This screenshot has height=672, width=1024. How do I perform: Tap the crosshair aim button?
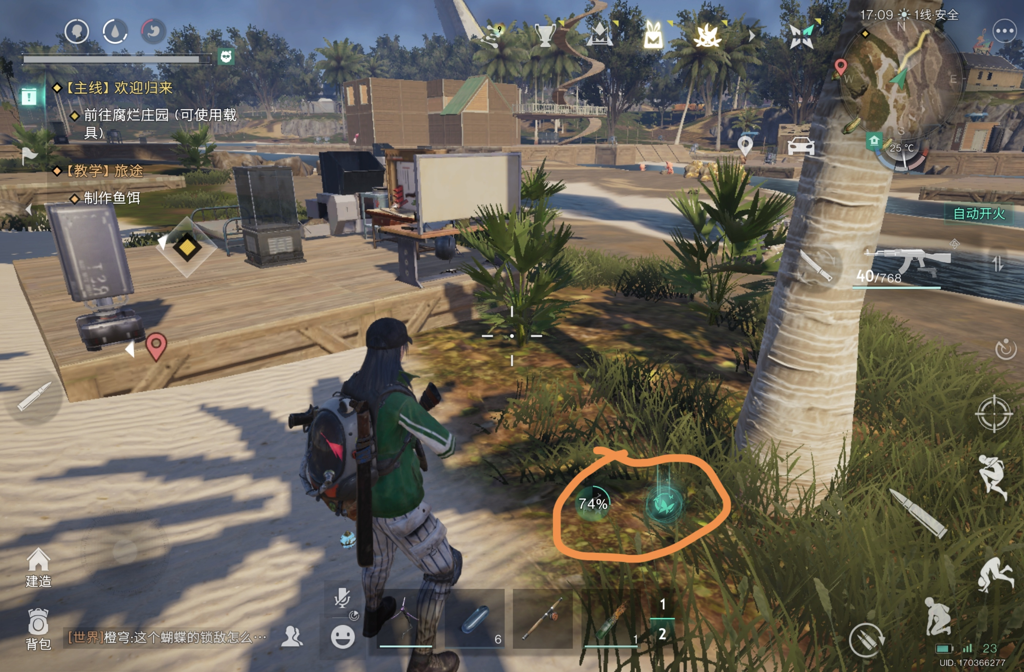[993, 412]
